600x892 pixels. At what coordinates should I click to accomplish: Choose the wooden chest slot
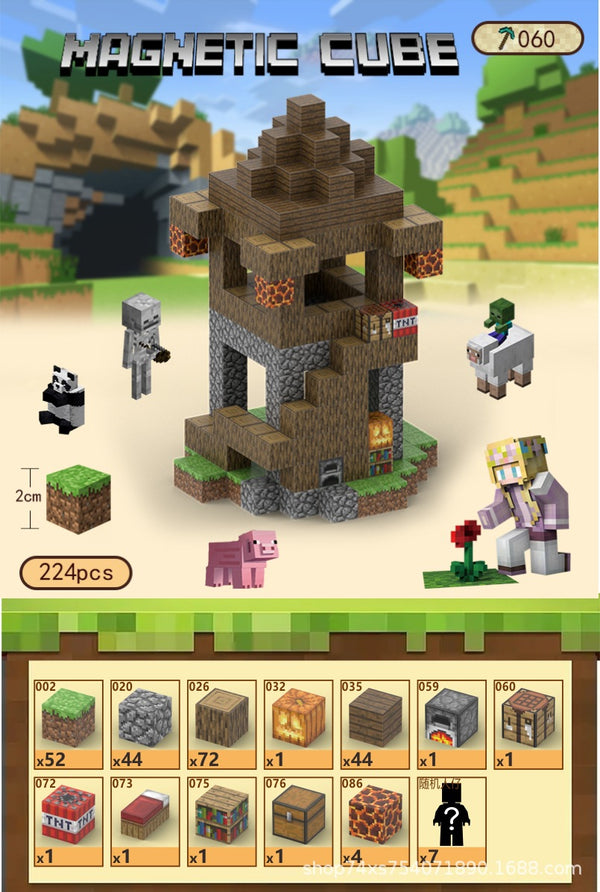[298, 820]
